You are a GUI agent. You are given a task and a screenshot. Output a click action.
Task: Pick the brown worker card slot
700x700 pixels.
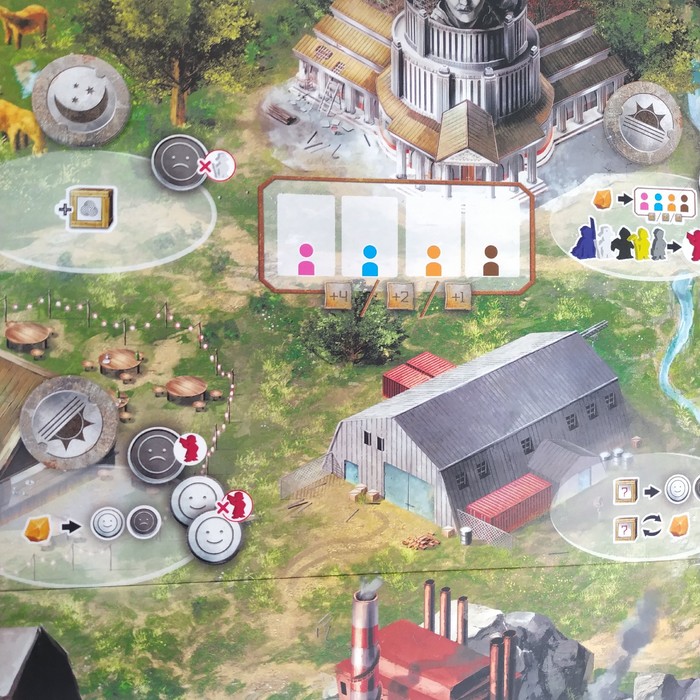pos(491,238)
